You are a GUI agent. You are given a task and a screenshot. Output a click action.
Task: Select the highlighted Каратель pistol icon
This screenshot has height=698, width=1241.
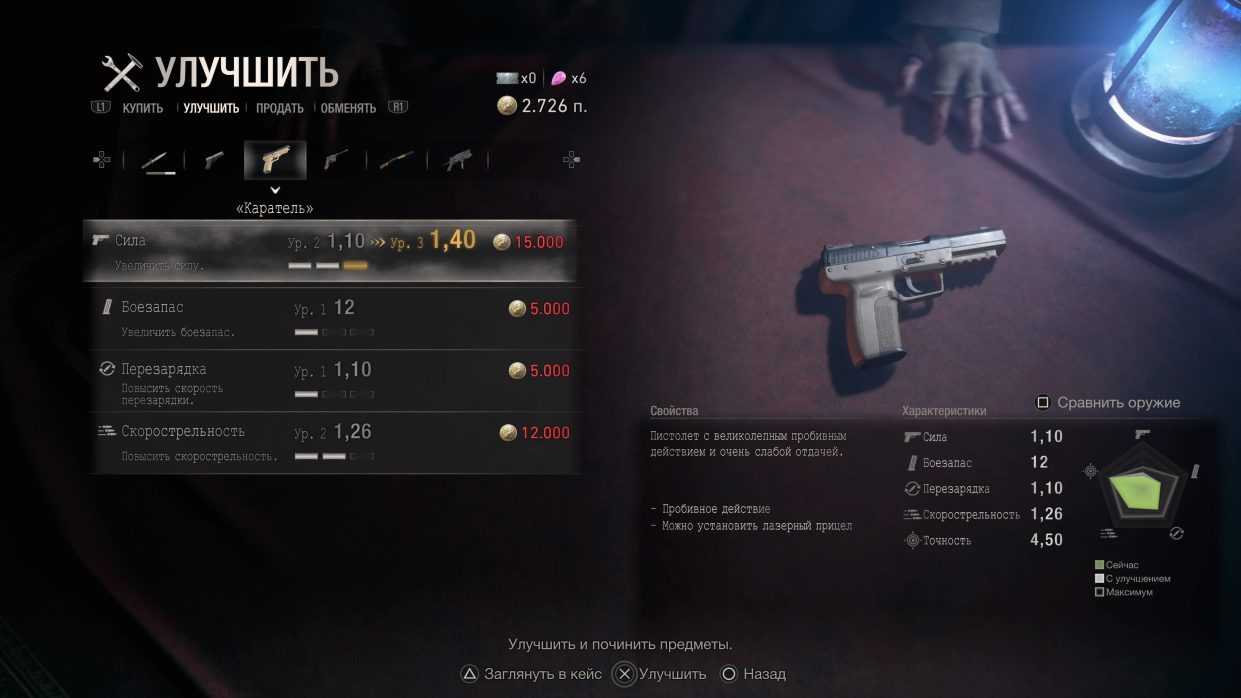tap(275, 160)
